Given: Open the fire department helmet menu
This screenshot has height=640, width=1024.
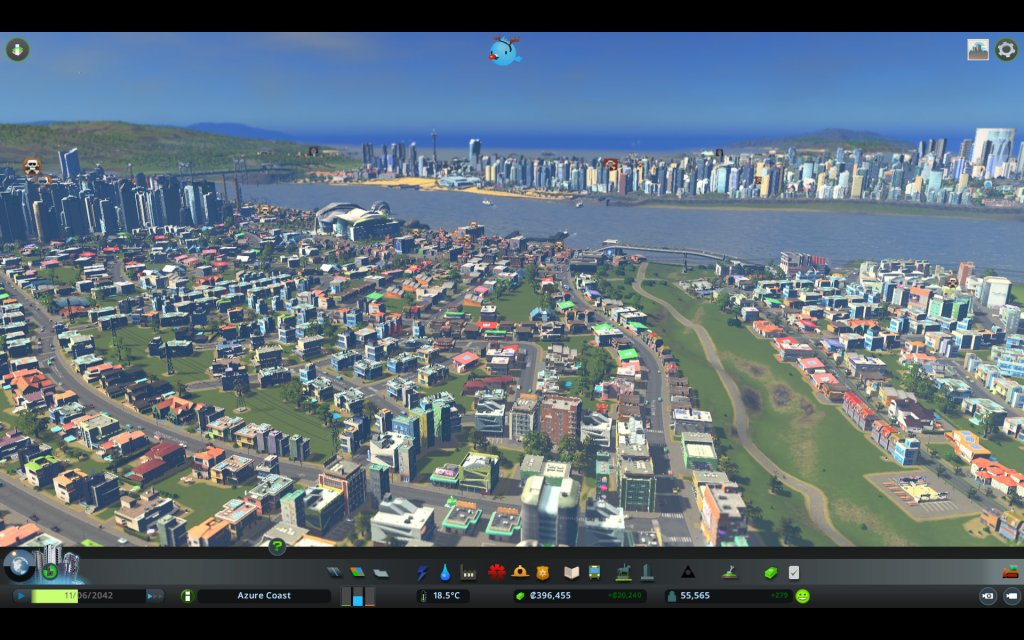Looking at the screenshot, I should point(520,573).
